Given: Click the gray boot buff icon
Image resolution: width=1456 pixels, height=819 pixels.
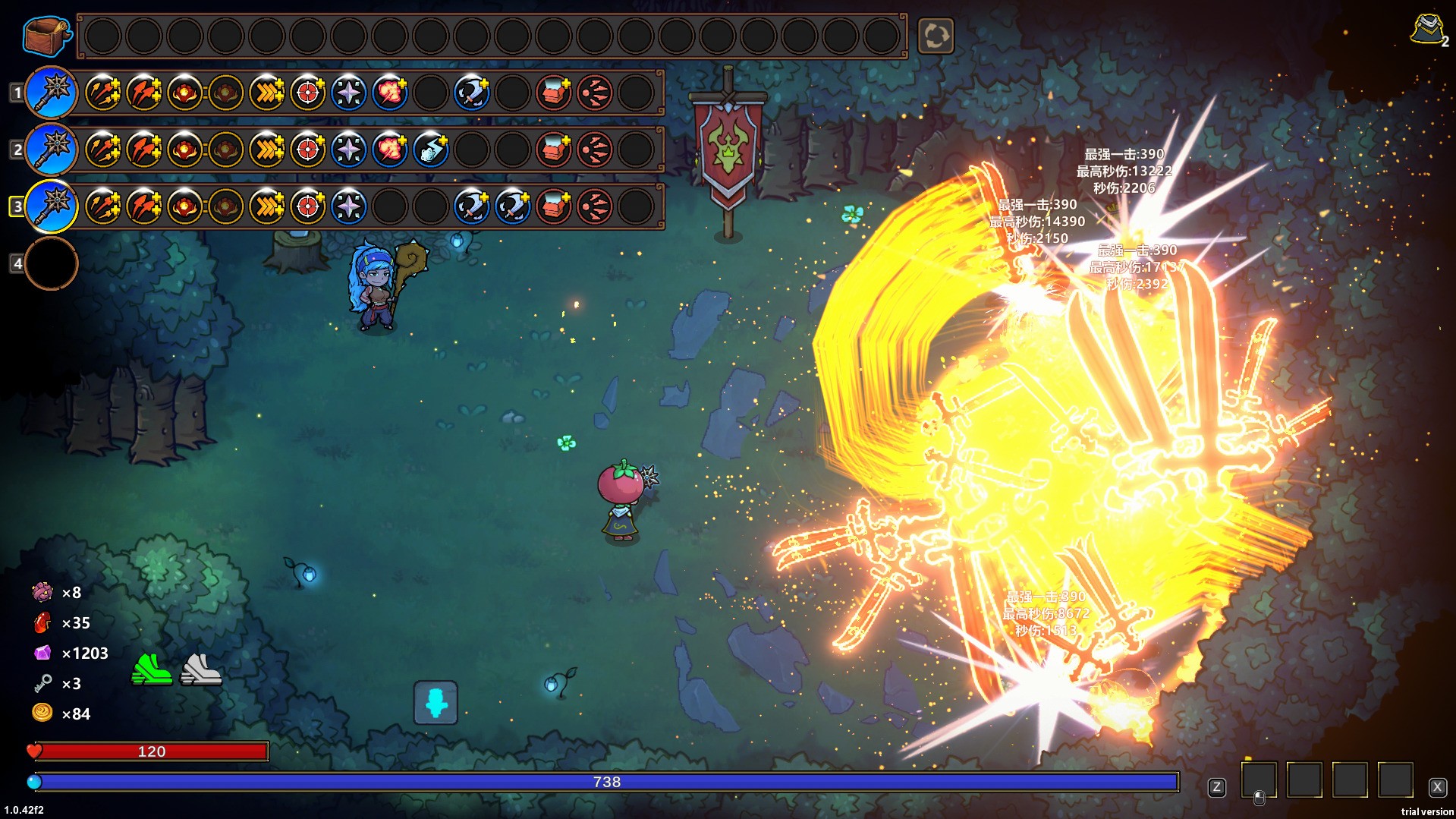Looking at the screenshot, I should [x=200, y=669].
